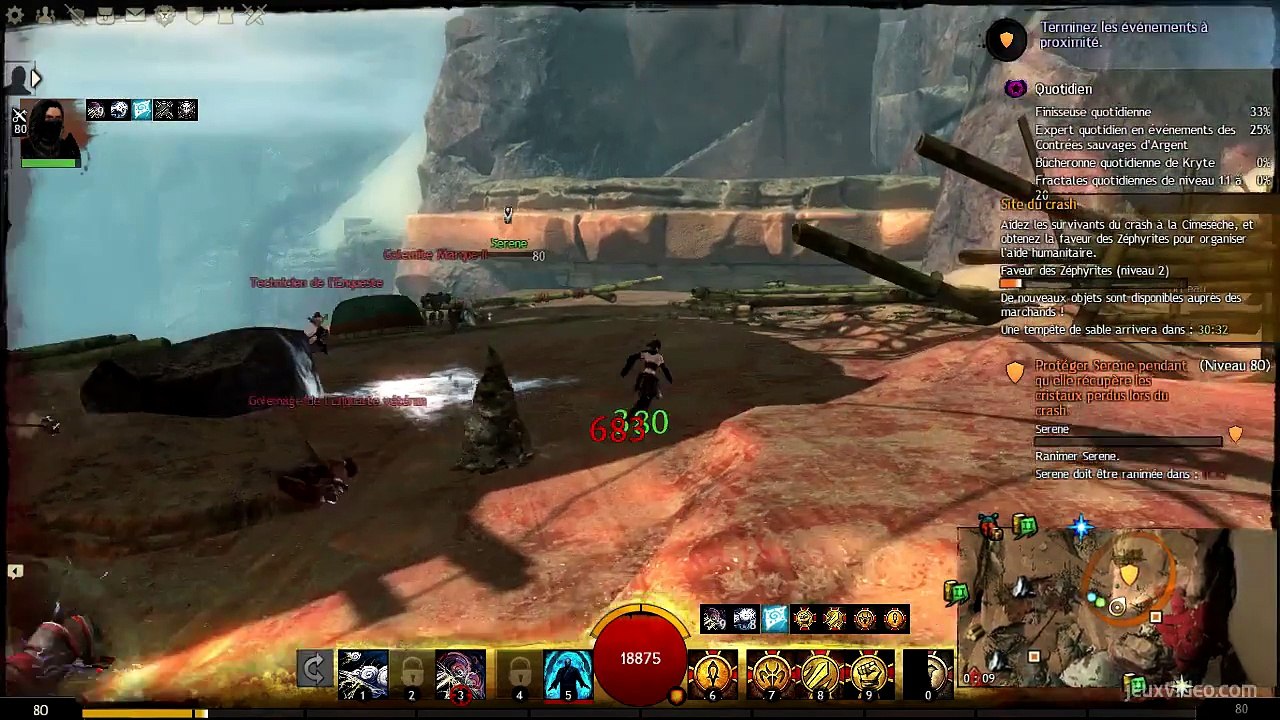Select the Quotidien daily achievements header

(1063, 89)
